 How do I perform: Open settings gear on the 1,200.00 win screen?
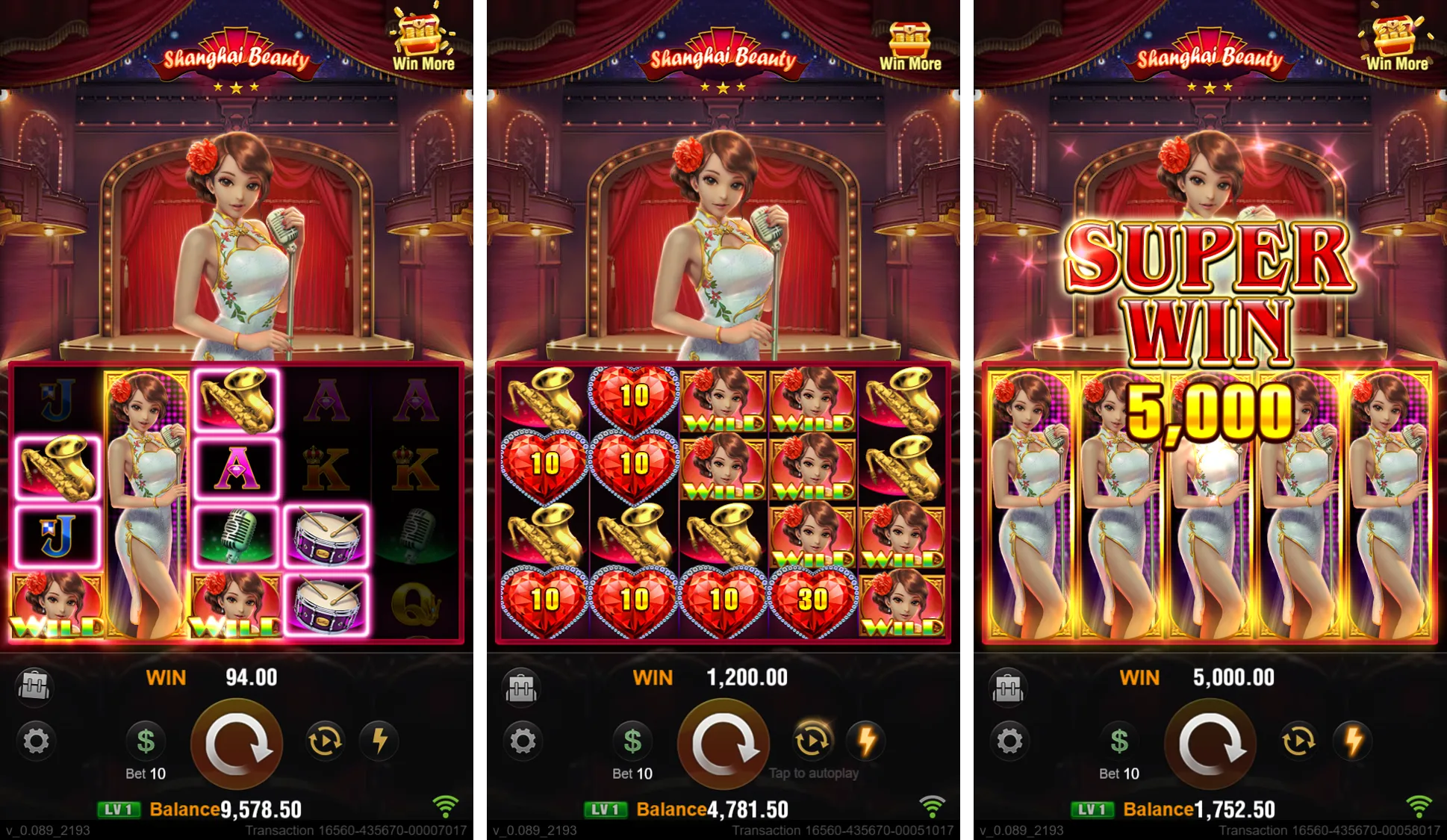tap(523, 741)
